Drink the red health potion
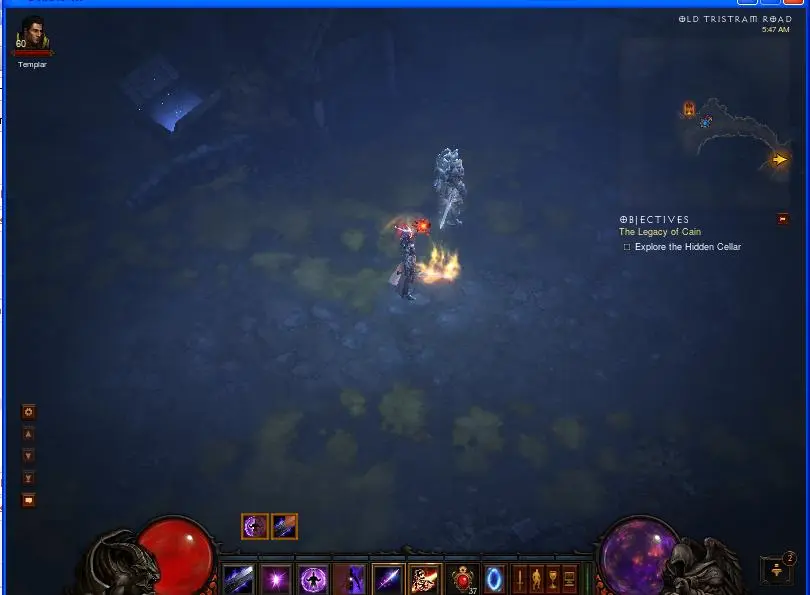Screen dimensions: 810x595 463,578
